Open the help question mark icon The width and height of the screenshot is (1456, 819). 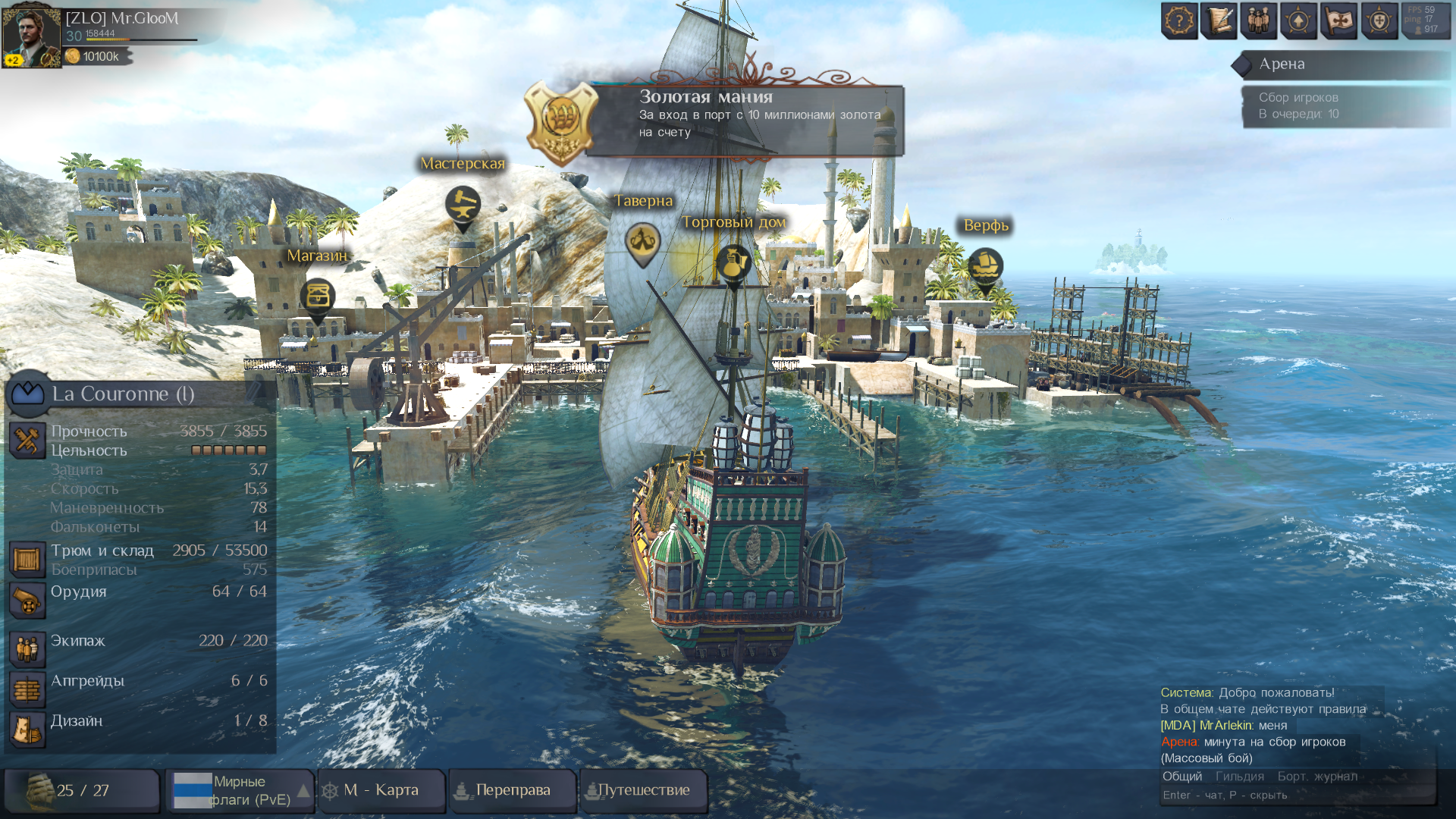click(1179, 20)
